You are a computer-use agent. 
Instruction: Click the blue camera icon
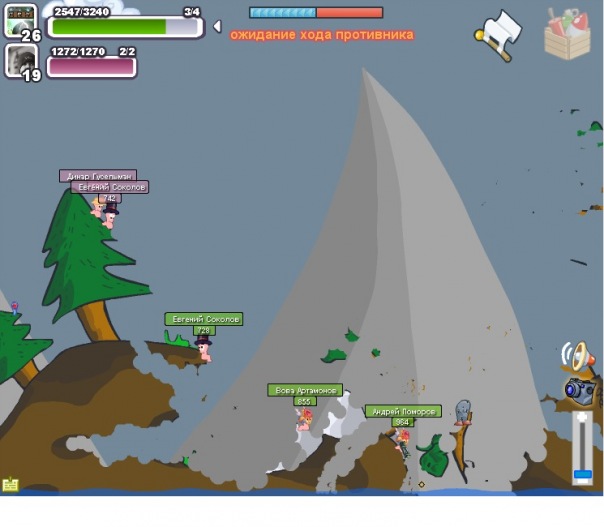pos(578,390)
